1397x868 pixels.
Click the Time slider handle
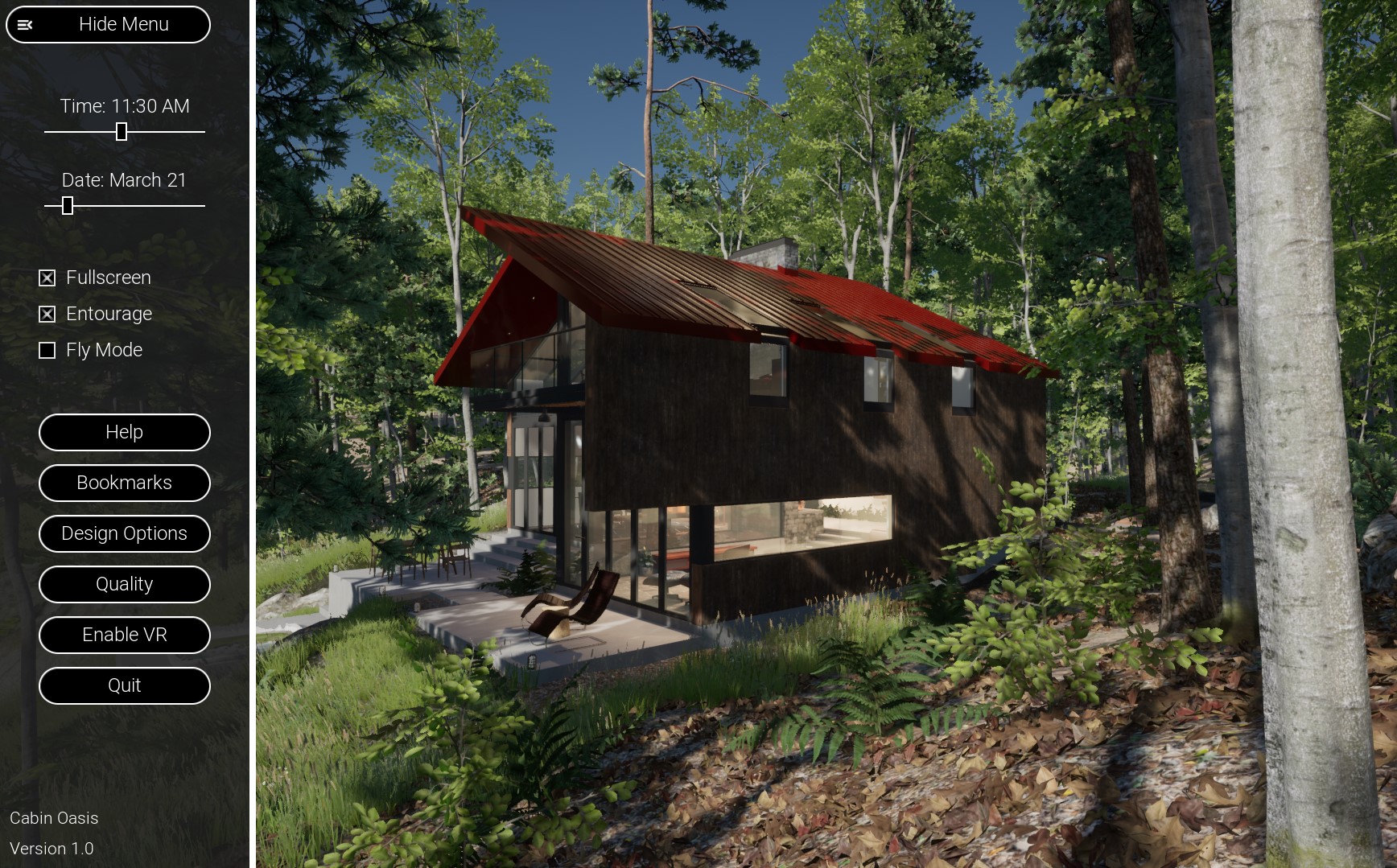122,132
